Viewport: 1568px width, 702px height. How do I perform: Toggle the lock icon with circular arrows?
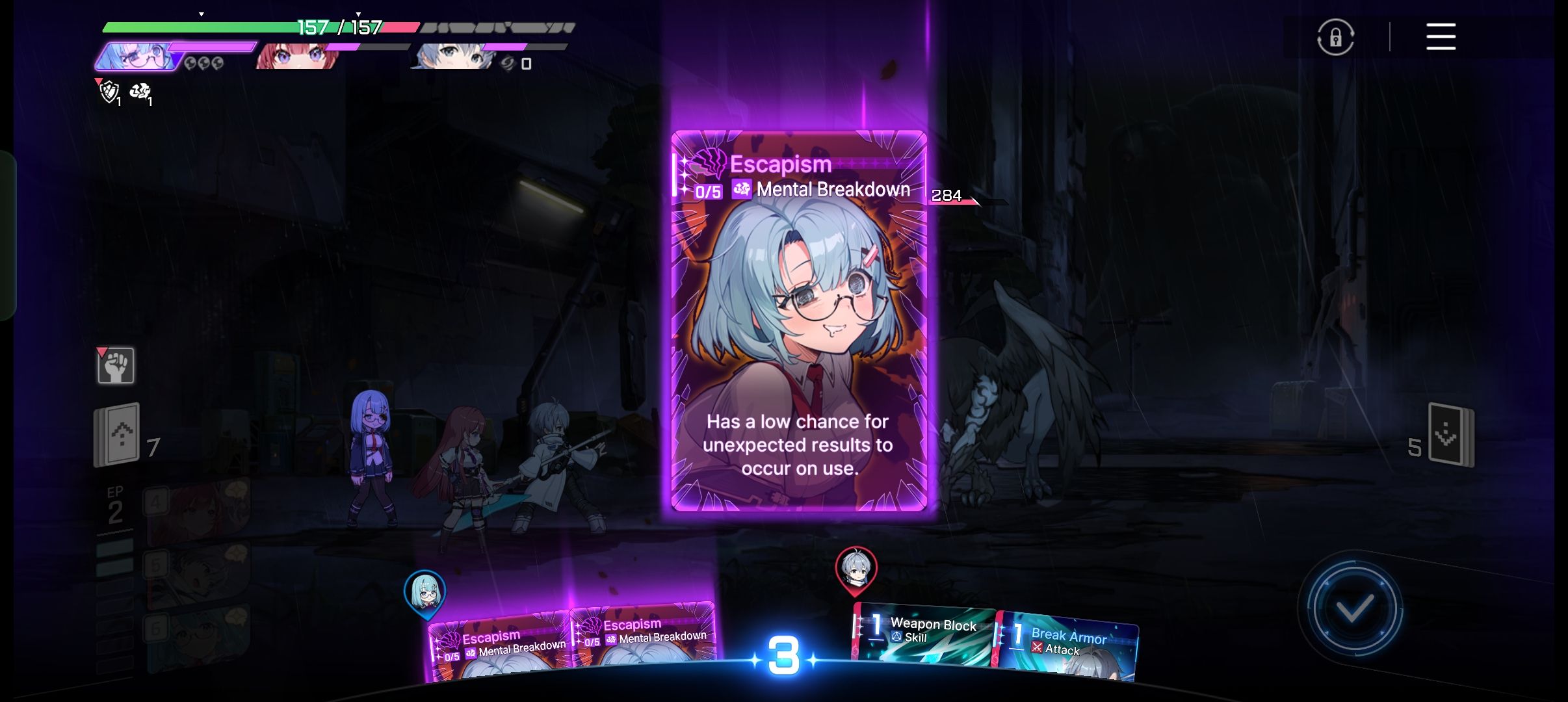pyautogui.click(x=1335, y=37)
